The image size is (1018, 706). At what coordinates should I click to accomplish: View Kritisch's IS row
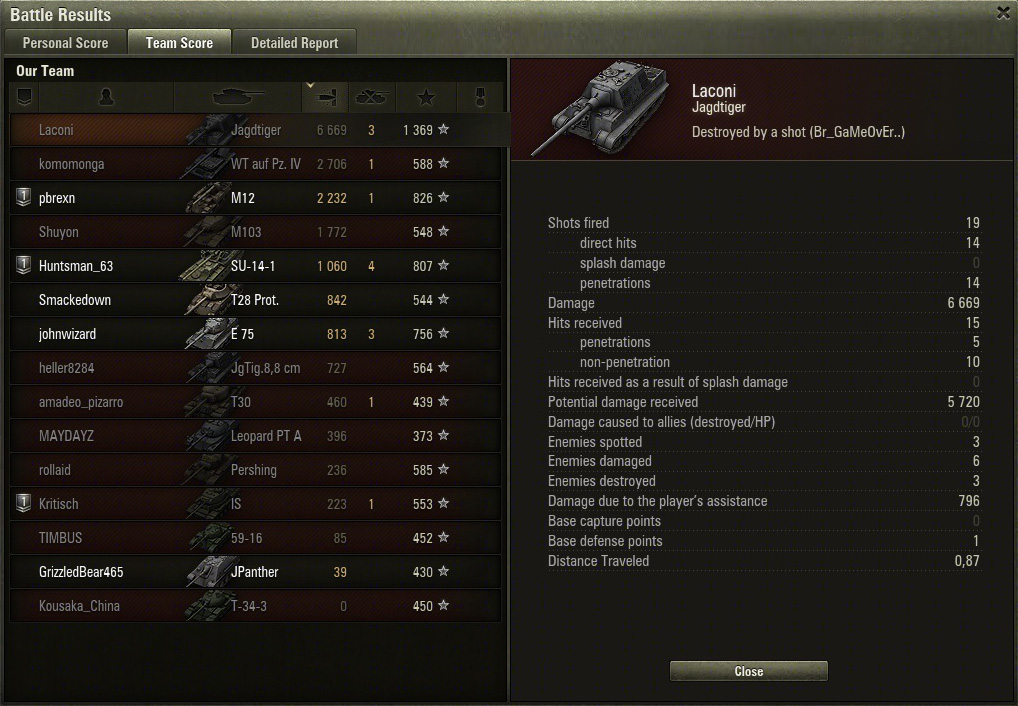tap(255, 504)
